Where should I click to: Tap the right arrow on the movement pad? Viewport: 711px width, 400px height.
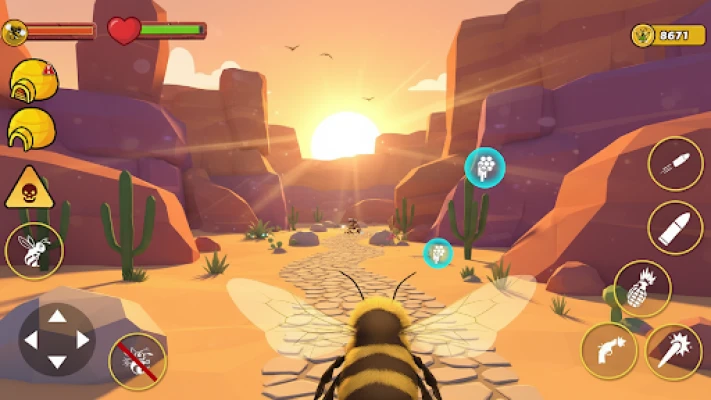coord(83,340)
